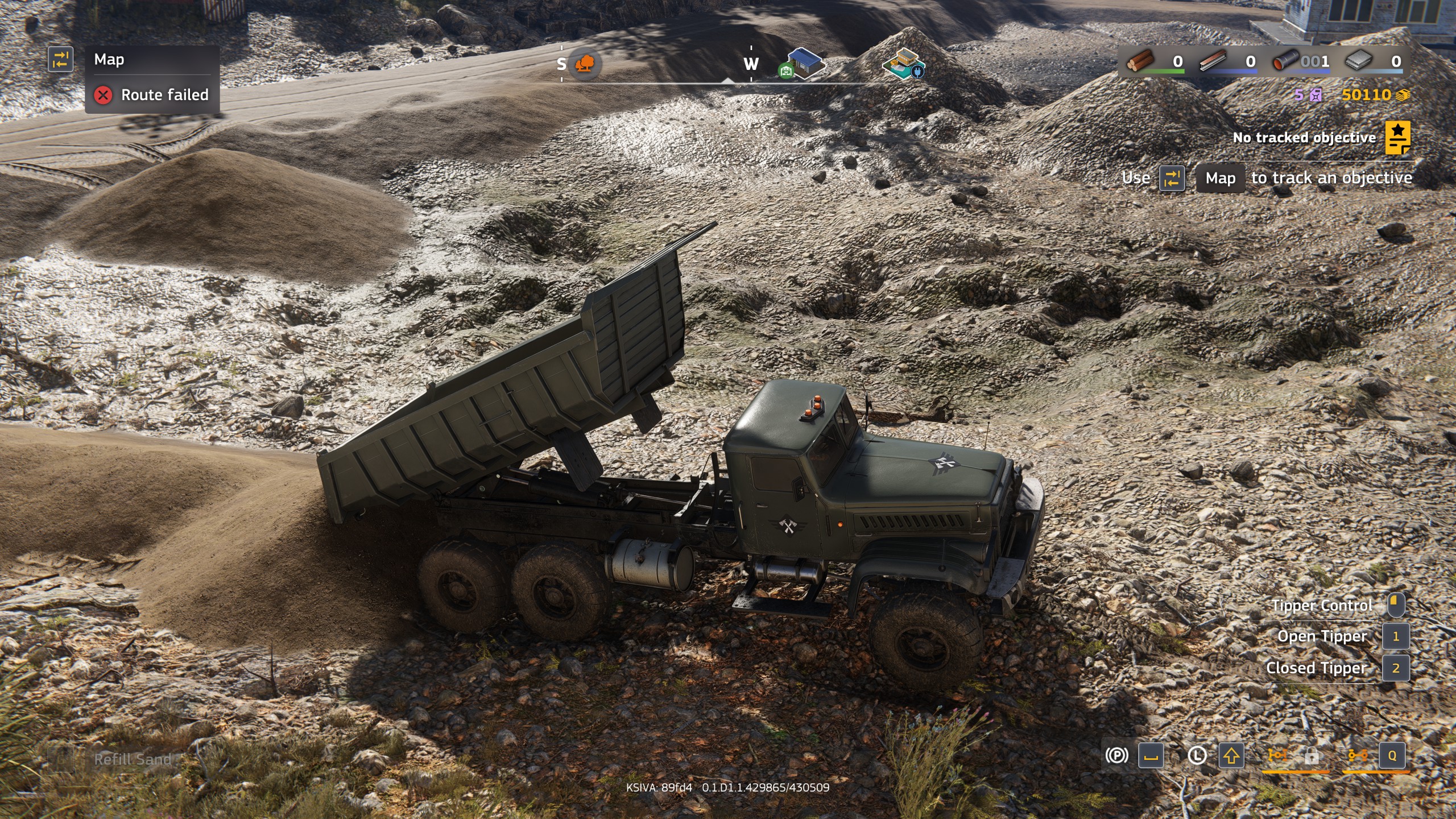Screen dimensions: 1456x819
Task: Choose the Open Tipper action
Action: coord(1322,636)
